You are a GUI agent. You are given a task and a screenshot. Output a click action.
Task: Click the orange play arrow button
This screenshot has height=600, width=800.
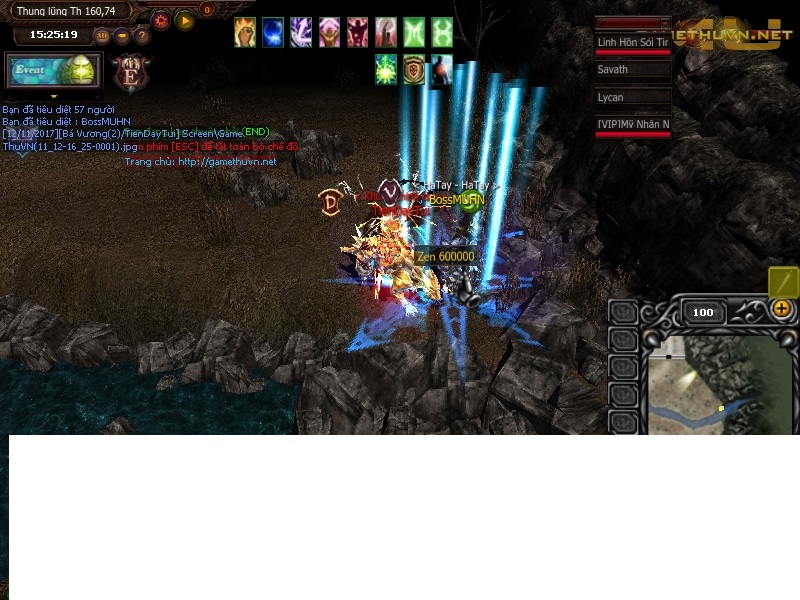pos(185,20)
